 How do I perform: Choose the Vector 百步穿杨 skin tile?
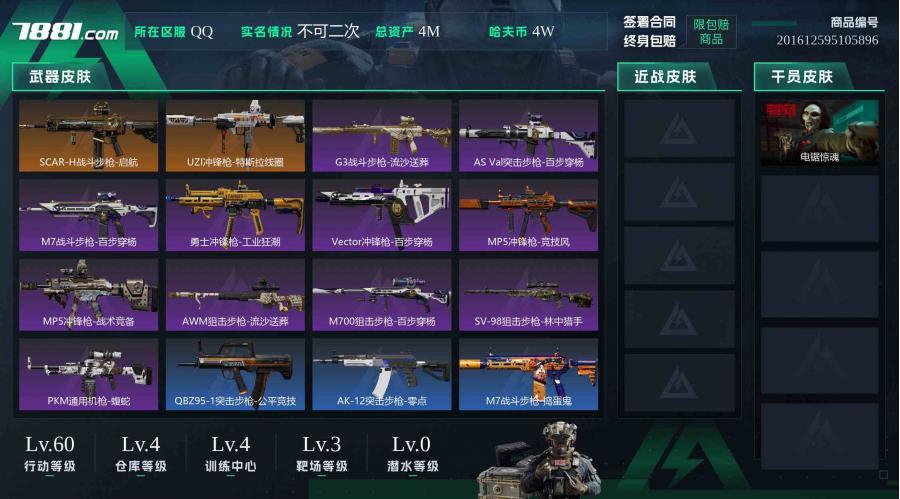tap(382, 215)
